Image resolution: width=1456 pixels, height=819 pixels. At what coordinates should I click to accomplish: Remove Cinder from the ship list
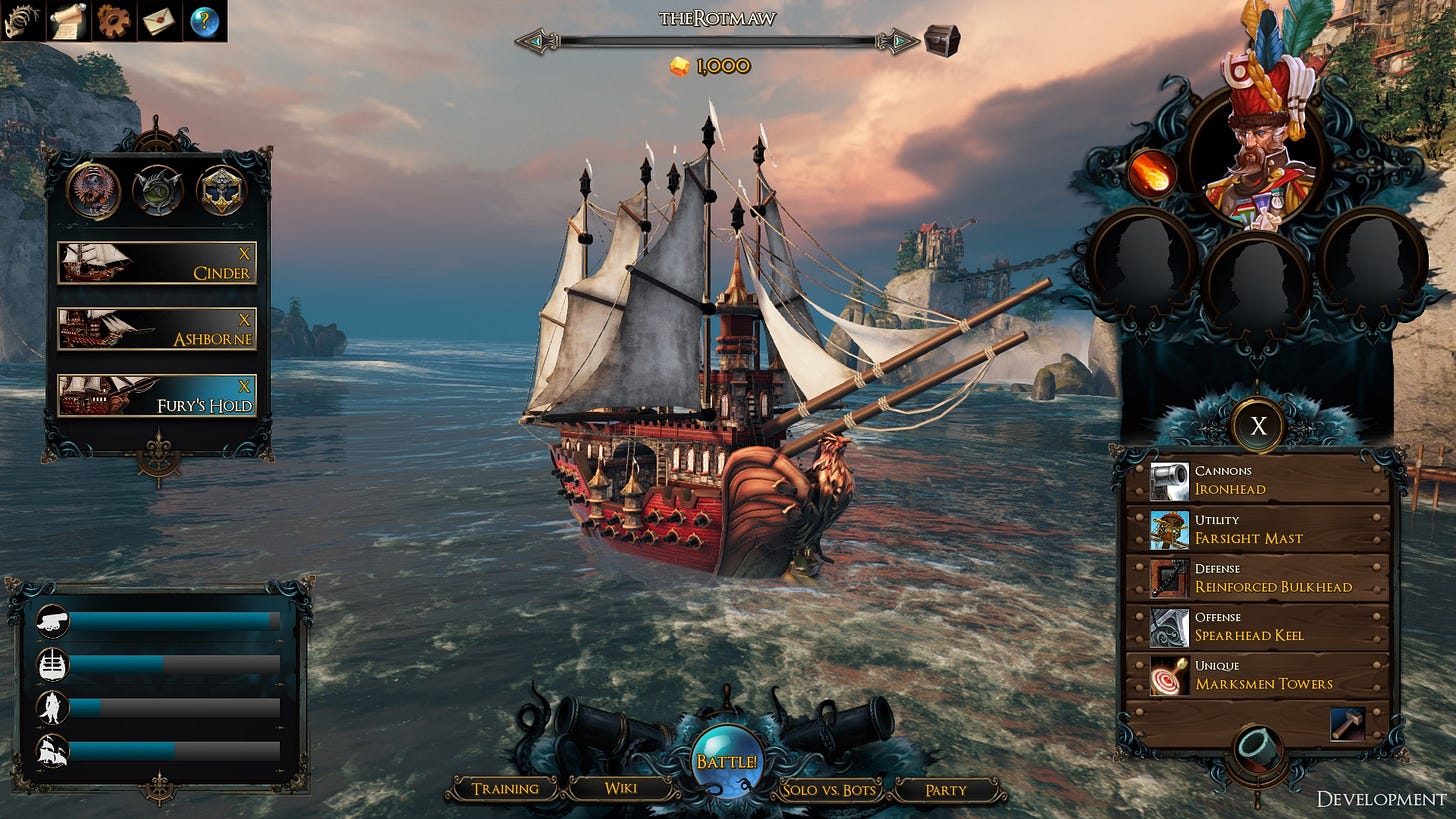click(246, 252)
